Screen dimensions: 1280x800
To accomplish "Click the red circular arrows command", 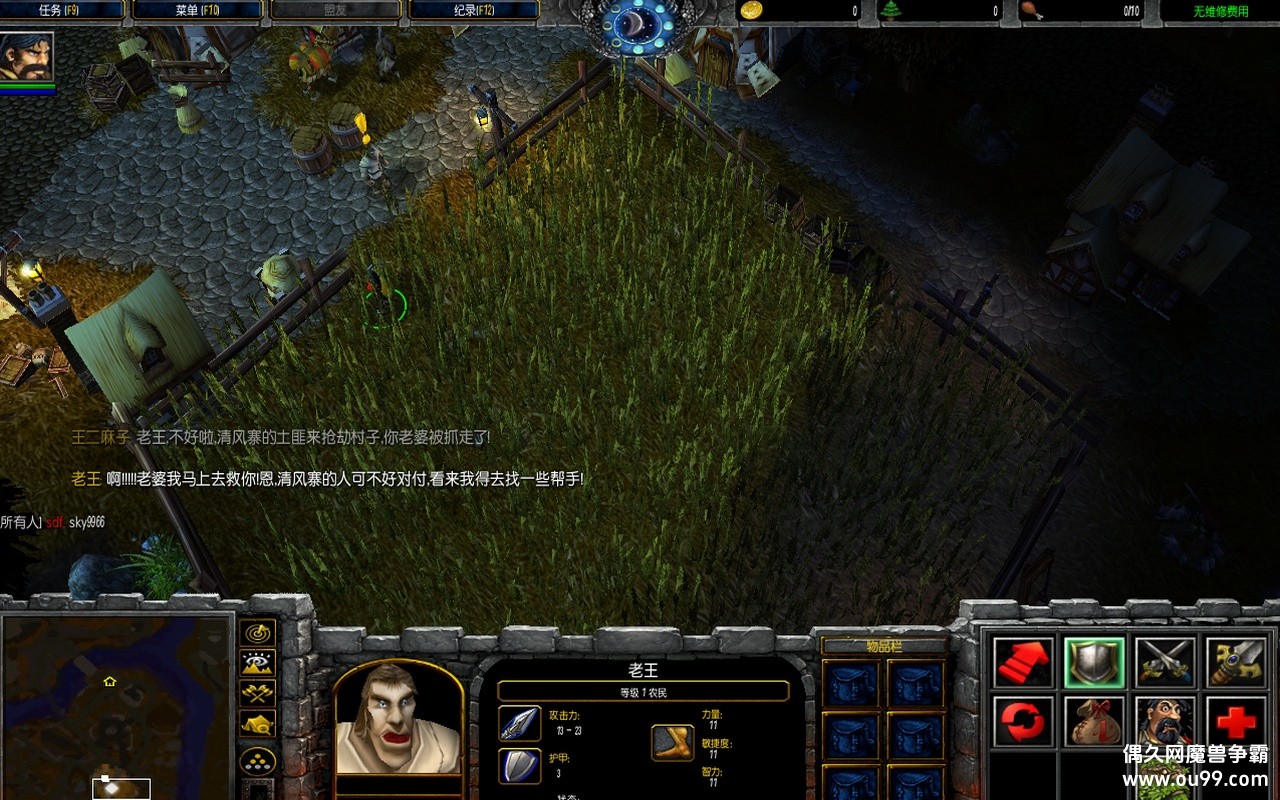I will point(1023,720).
